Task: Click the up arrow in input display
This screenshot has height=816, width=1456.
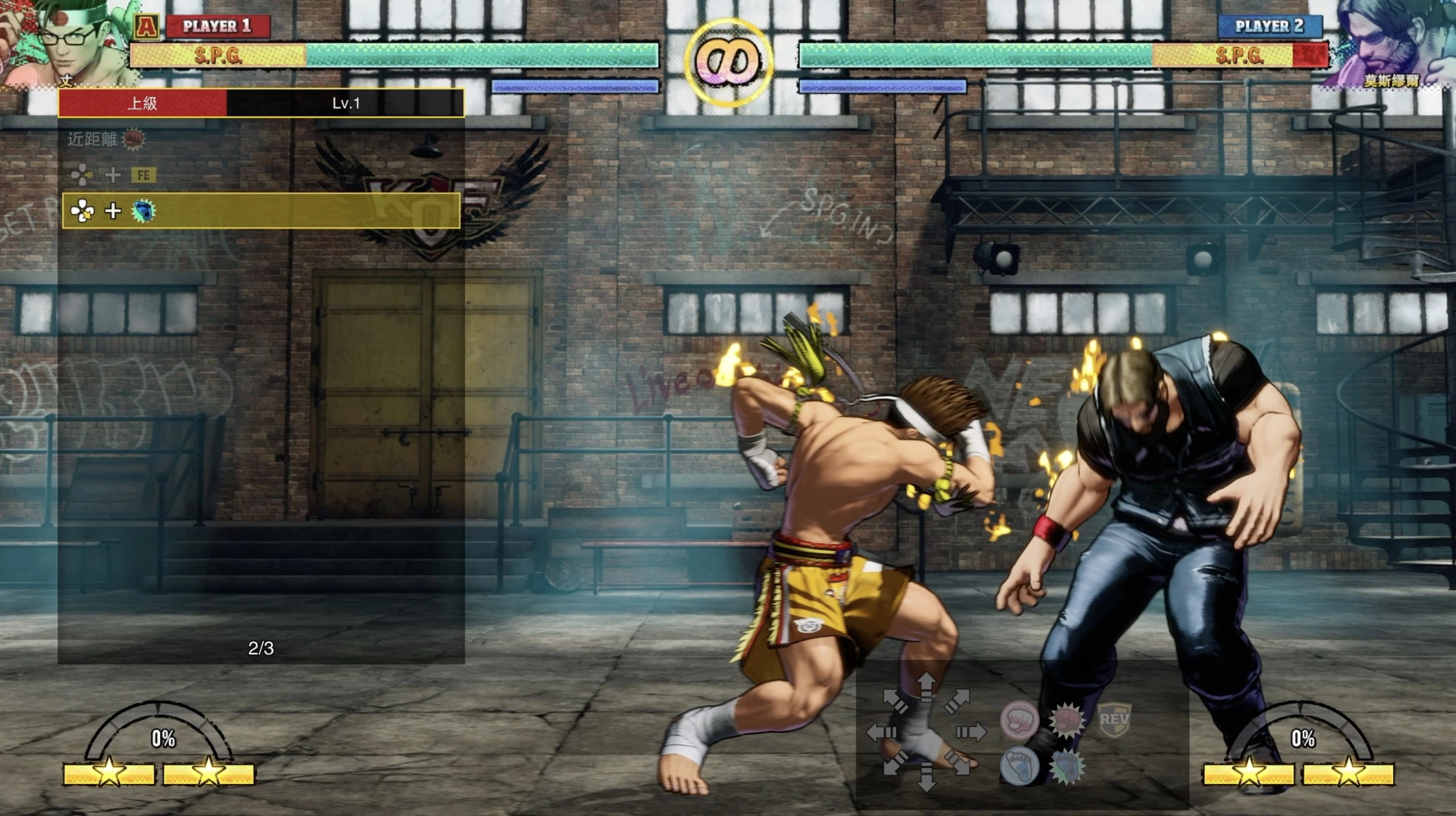Action: click(x=926, y=687)
